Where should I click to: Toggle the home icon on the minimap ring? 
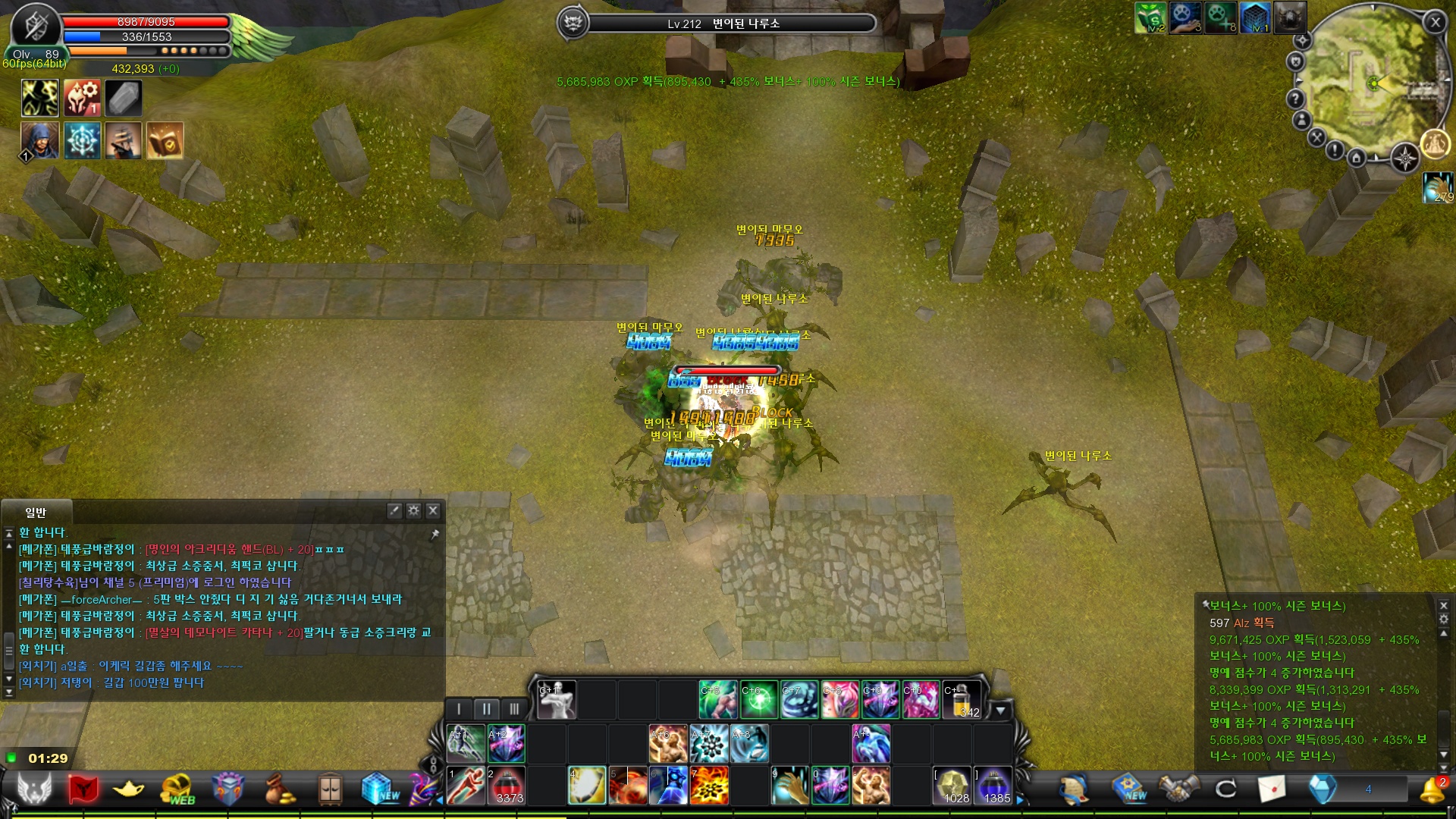coord(1357,158)
